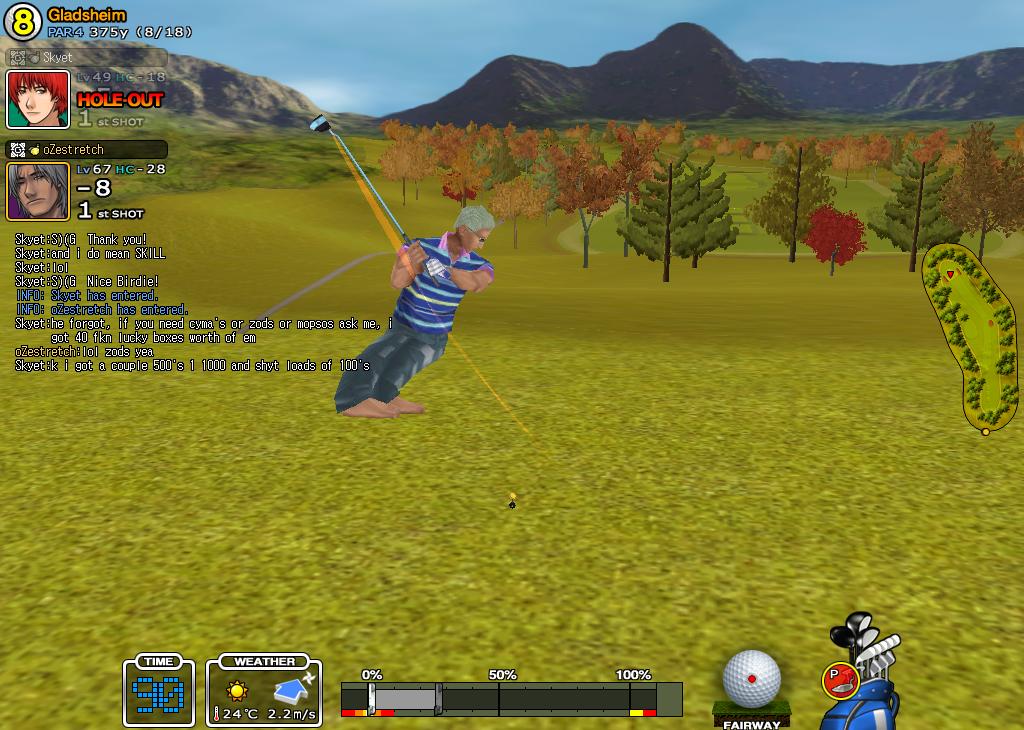Screen dimensions: 1024x730
Task: Click Skyet's red-haired player portrait
Action: click(x=38, y=100)
